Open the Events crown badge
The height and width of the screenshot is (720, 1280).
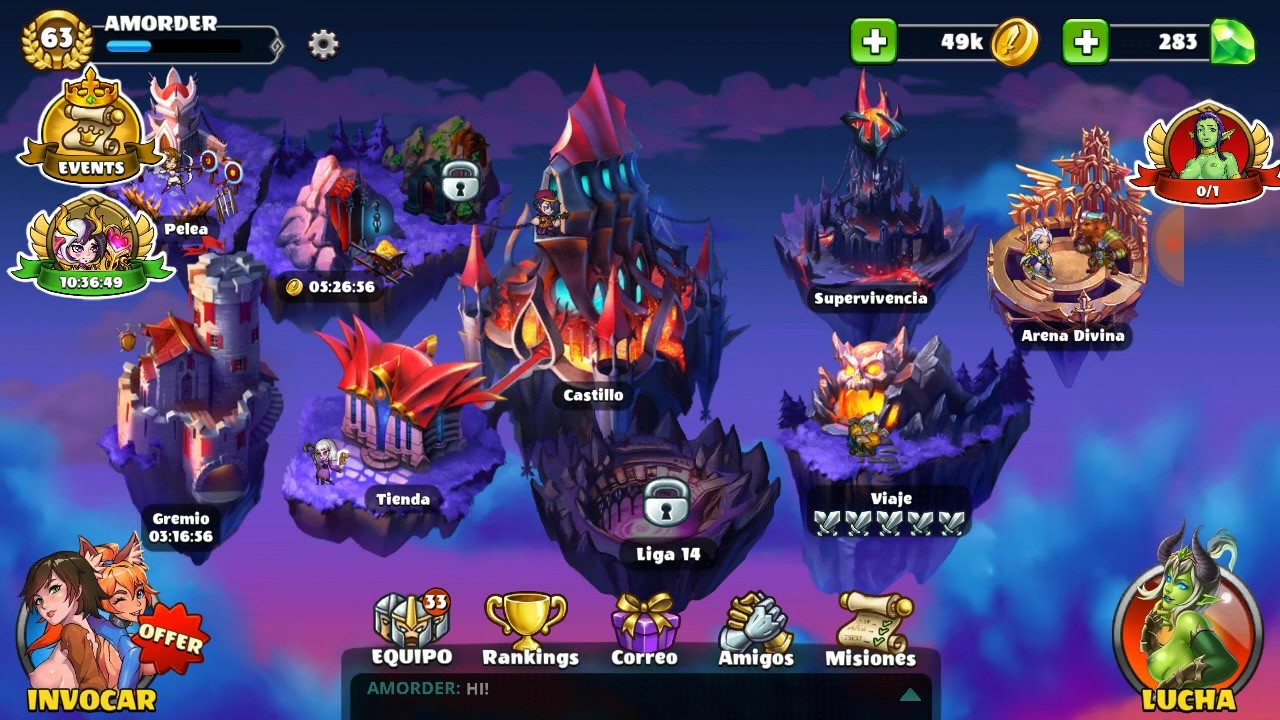[91, 127]
